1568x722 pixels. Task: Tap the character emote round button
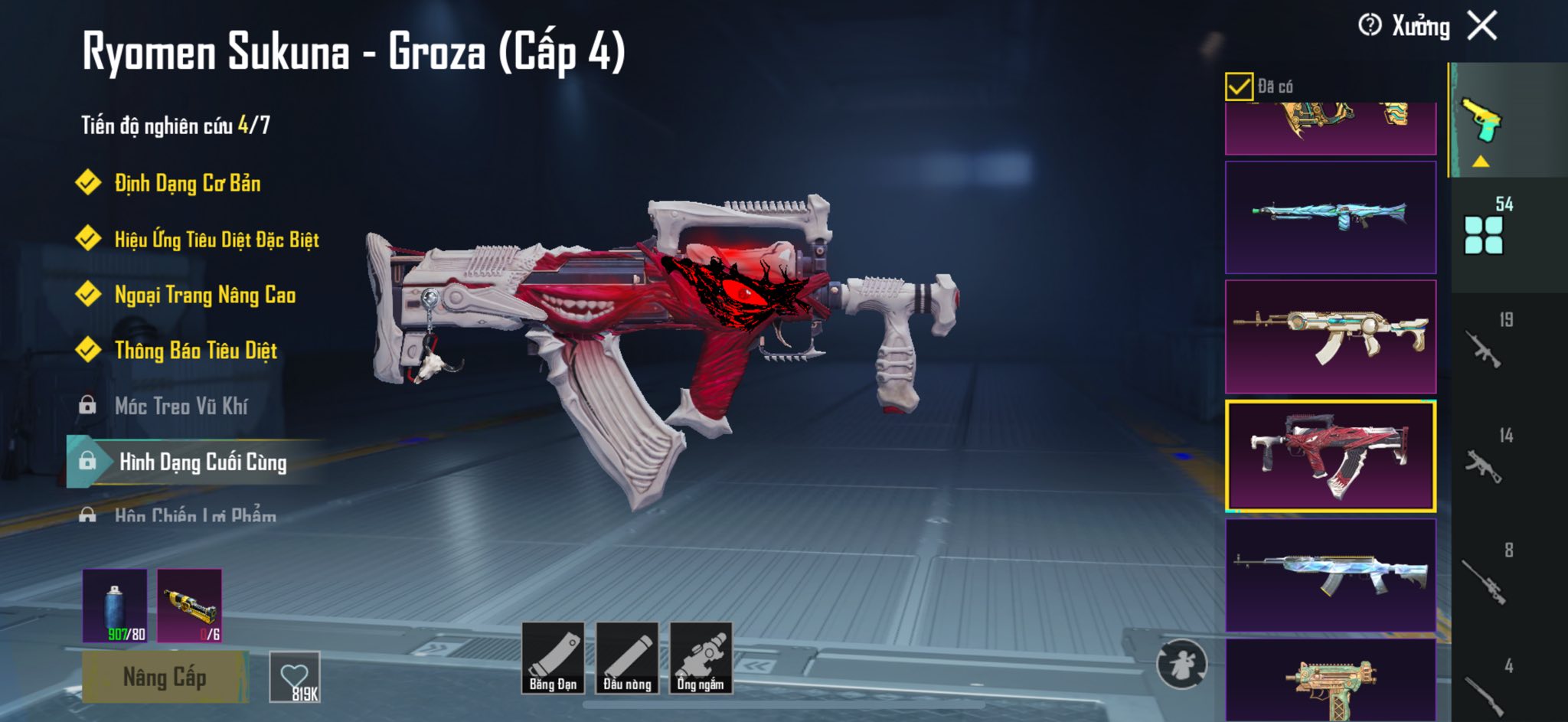1181,664
